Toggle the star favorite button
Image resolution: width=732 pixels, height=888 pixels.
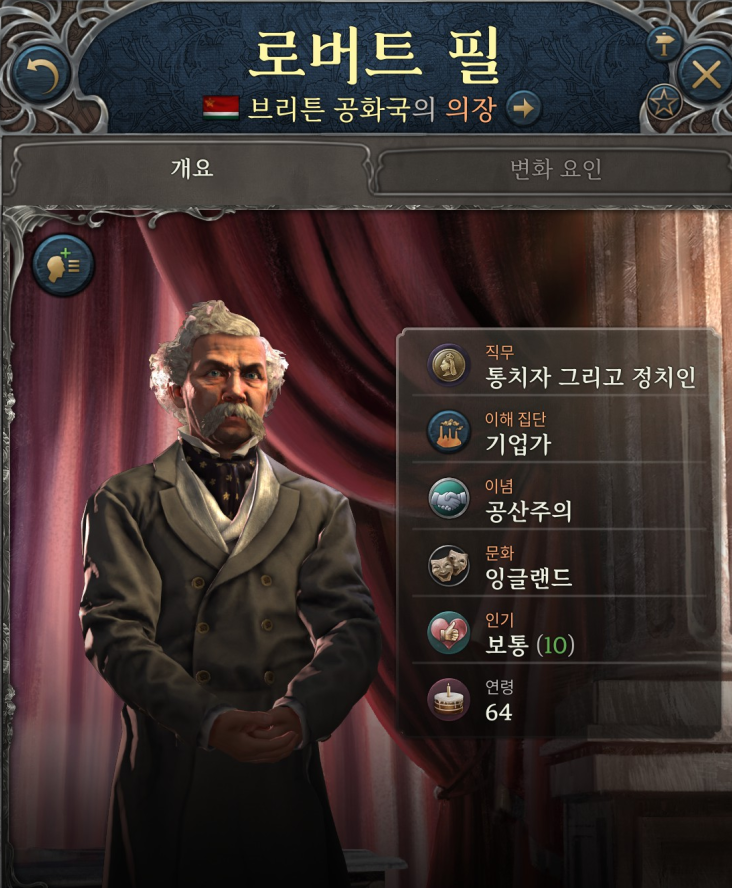[662, 100]
